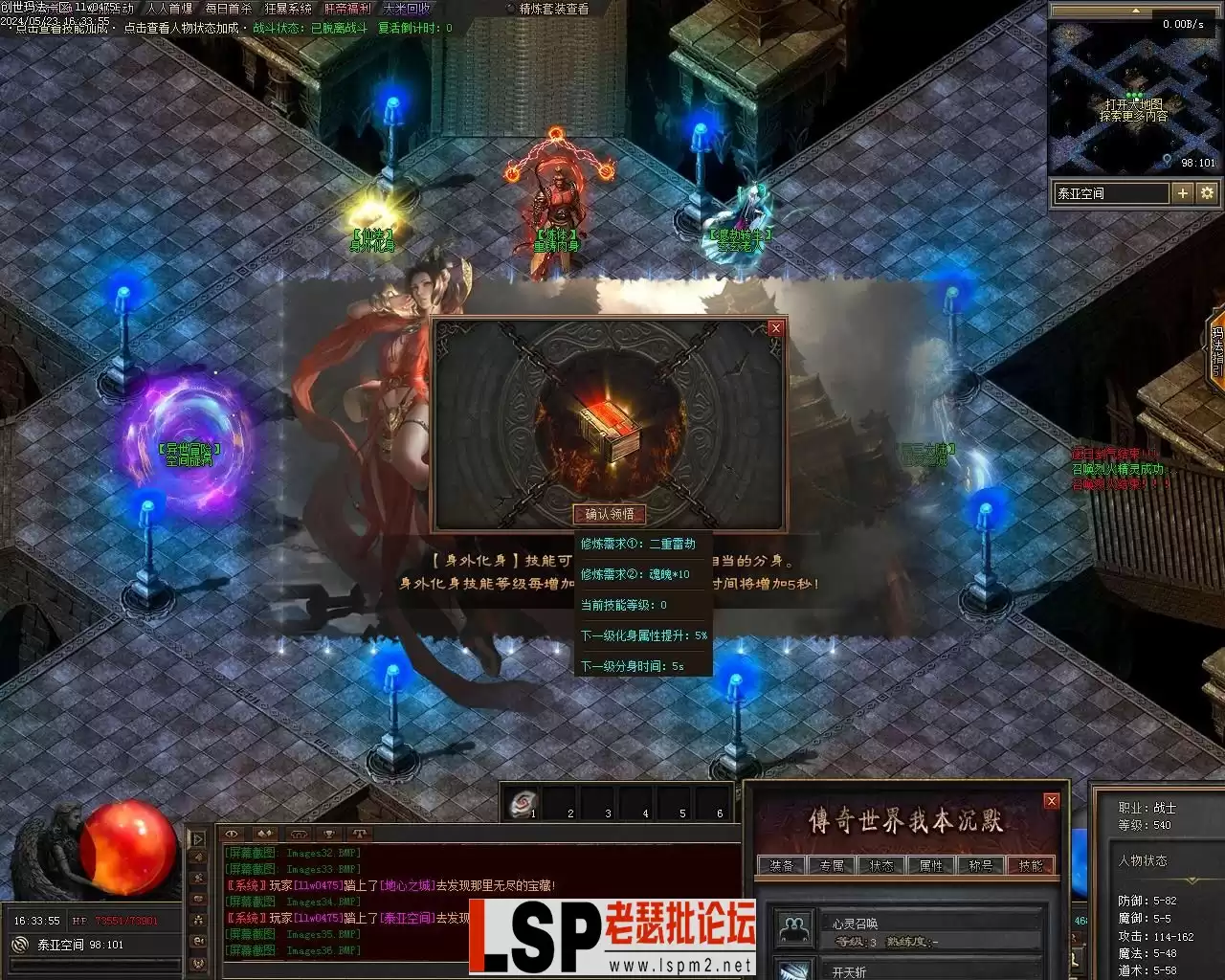The image size is (1225, 980).
Task: Open the 每日首杀 menu entry
Action: 228,9
